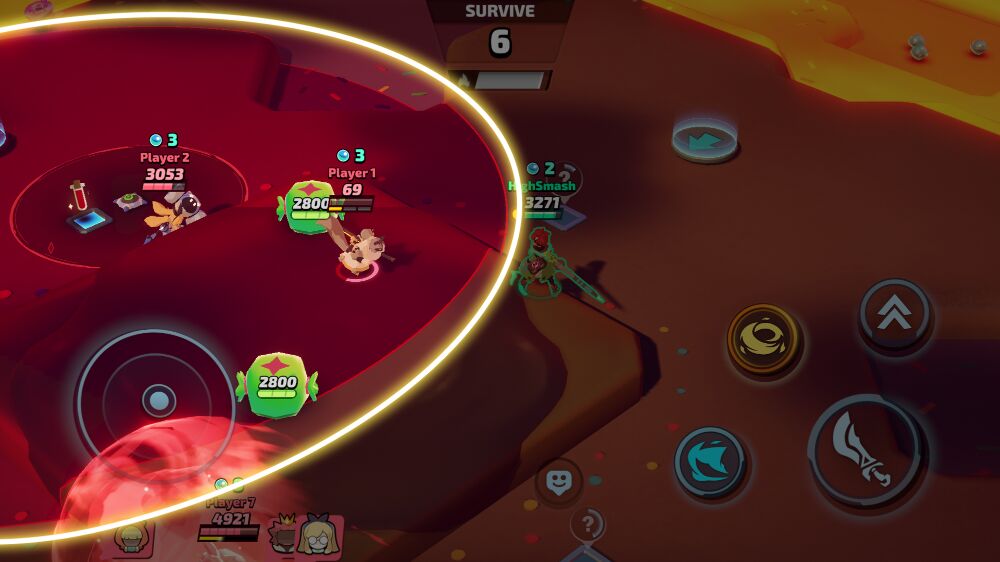Select the crowned spiky-hair character portrait
This screenshot has height=562, width=1000.
[285, 537]
